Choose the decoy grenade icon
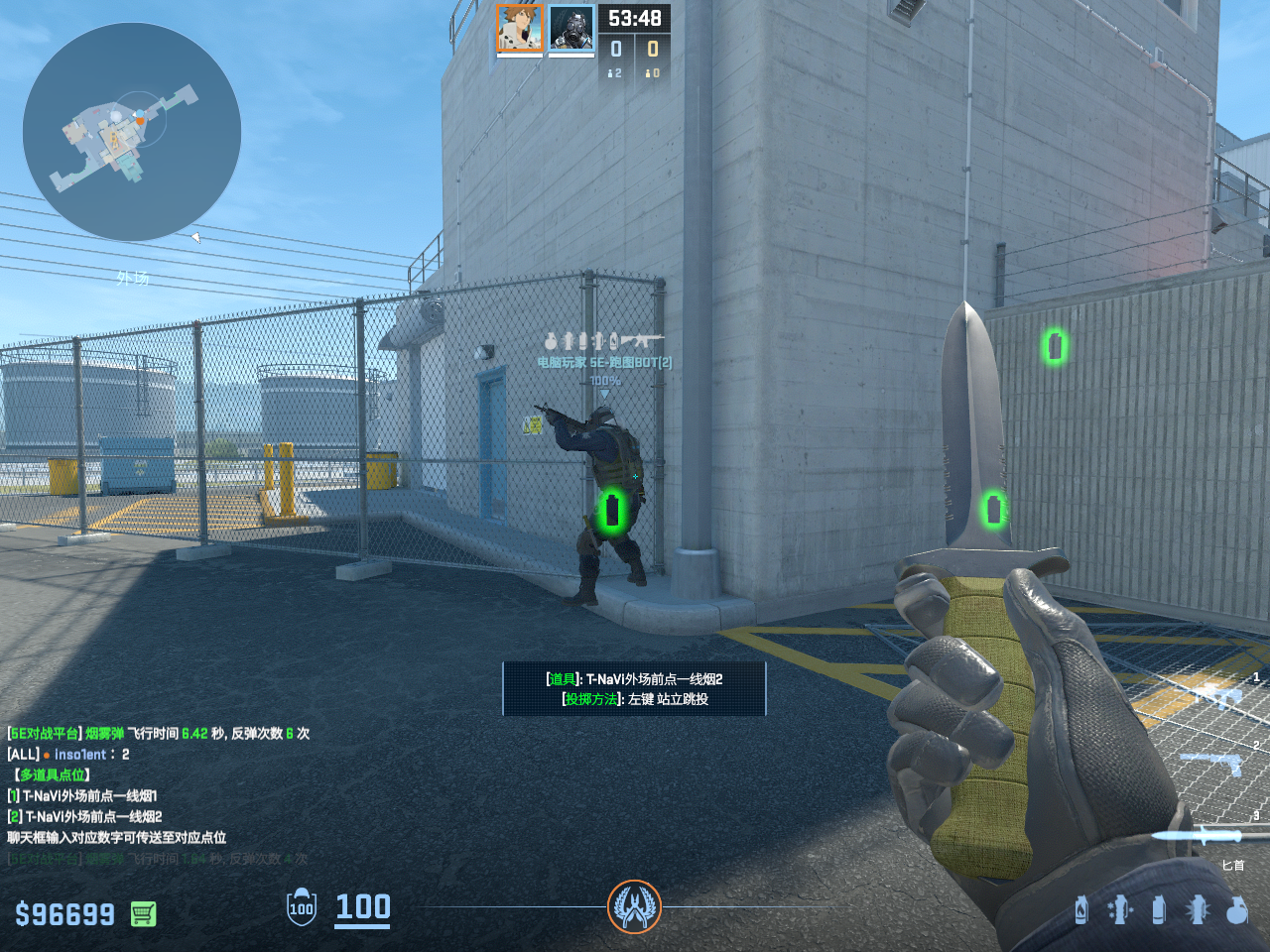The image size is (1270, 952). tap(1119, 909)
